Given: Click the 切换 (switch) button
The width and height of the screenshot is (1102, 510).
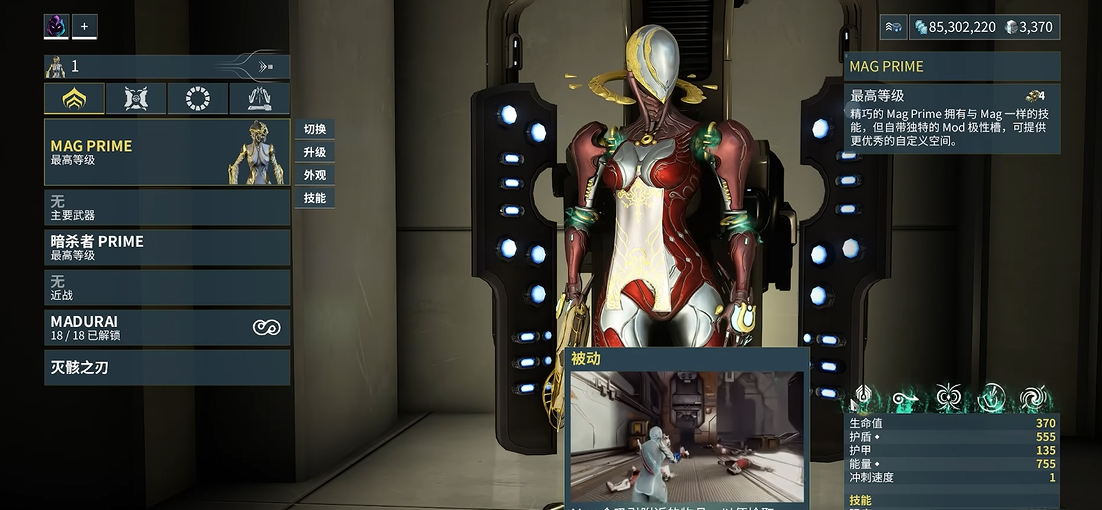Looking at the screenshot, I should (x=314, y=129).
